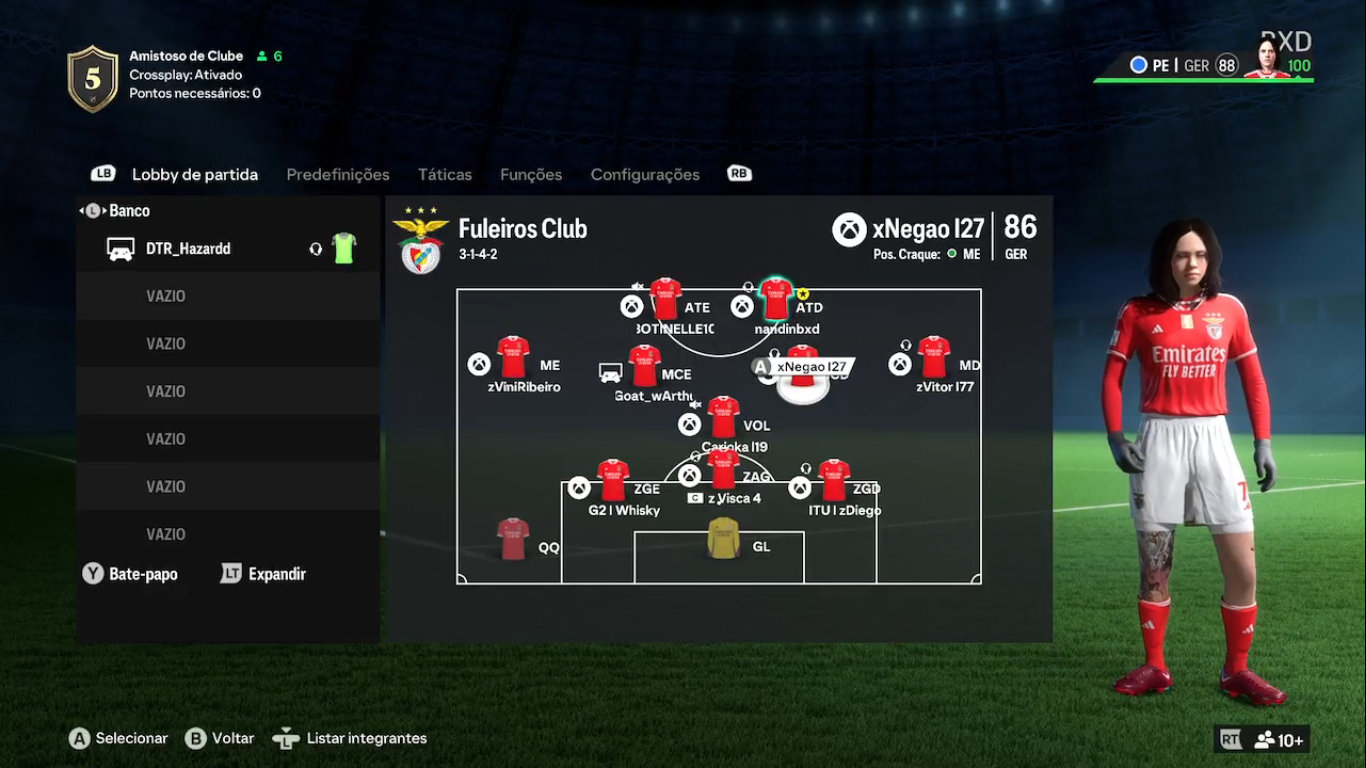
Task: Select the highlighted xNegao I27 player marker
Action: tap(803, 368)
